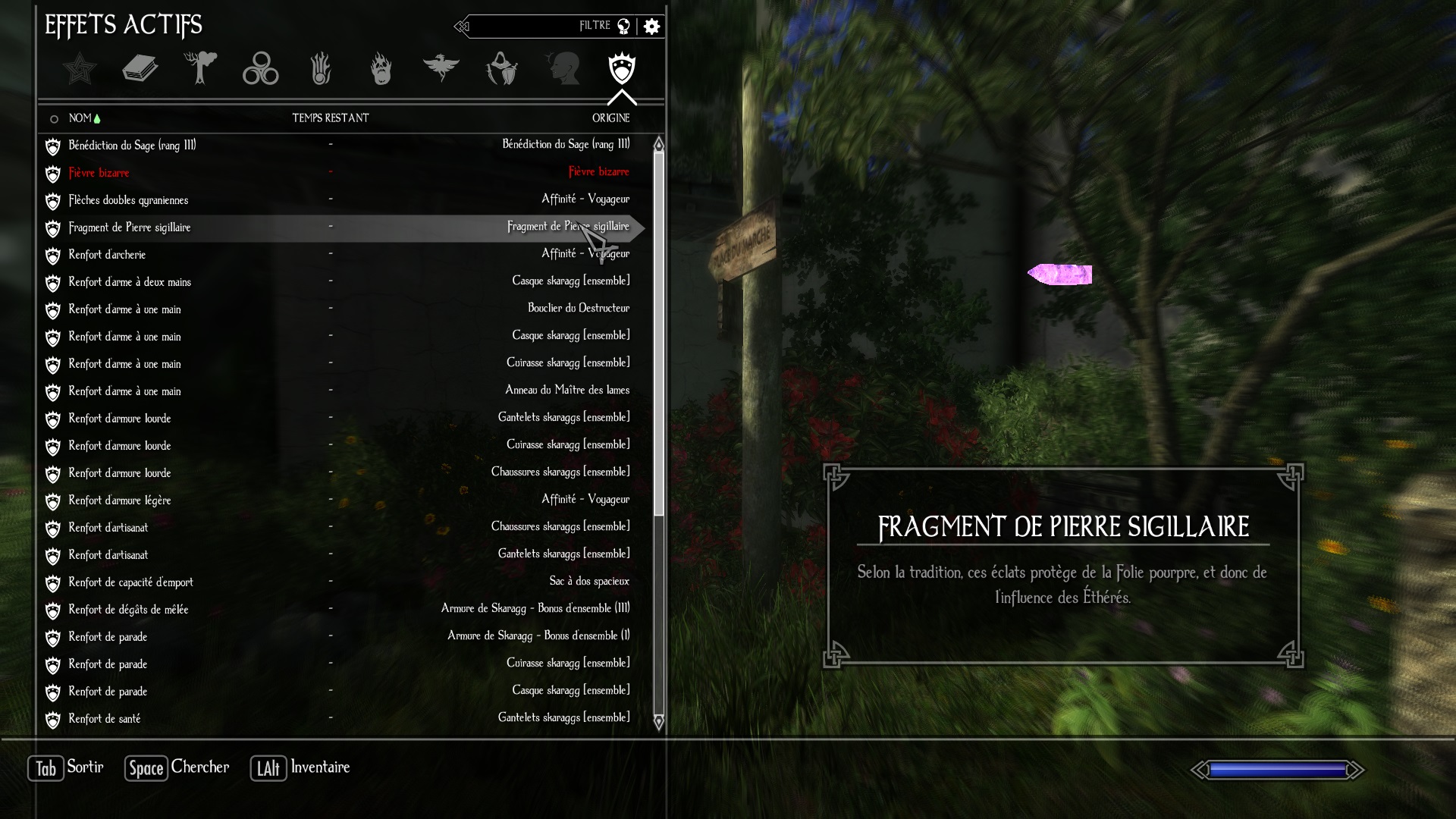
Task: Select the red Fièvre bizarre effect
Action: (99, 173)
